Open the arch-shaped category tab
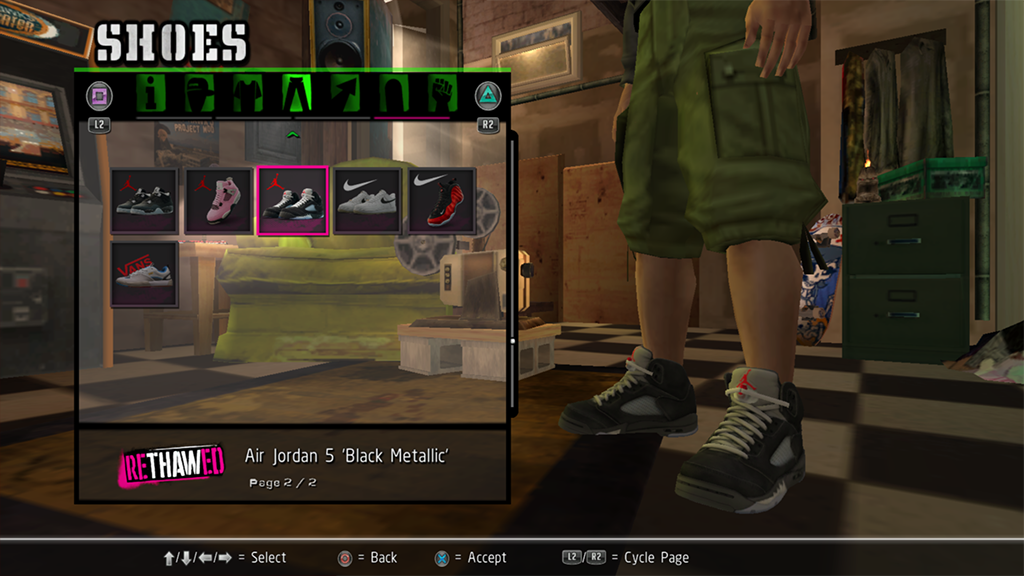The height and width of the screenshot is (576, 1024). [393, 95]
